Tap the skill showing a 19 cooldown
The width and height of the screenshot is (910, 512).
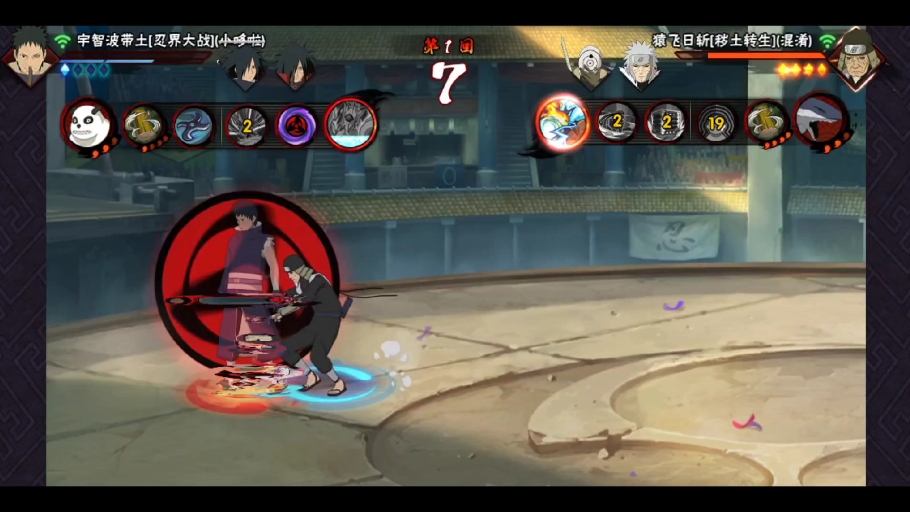[x=716, y=123]
